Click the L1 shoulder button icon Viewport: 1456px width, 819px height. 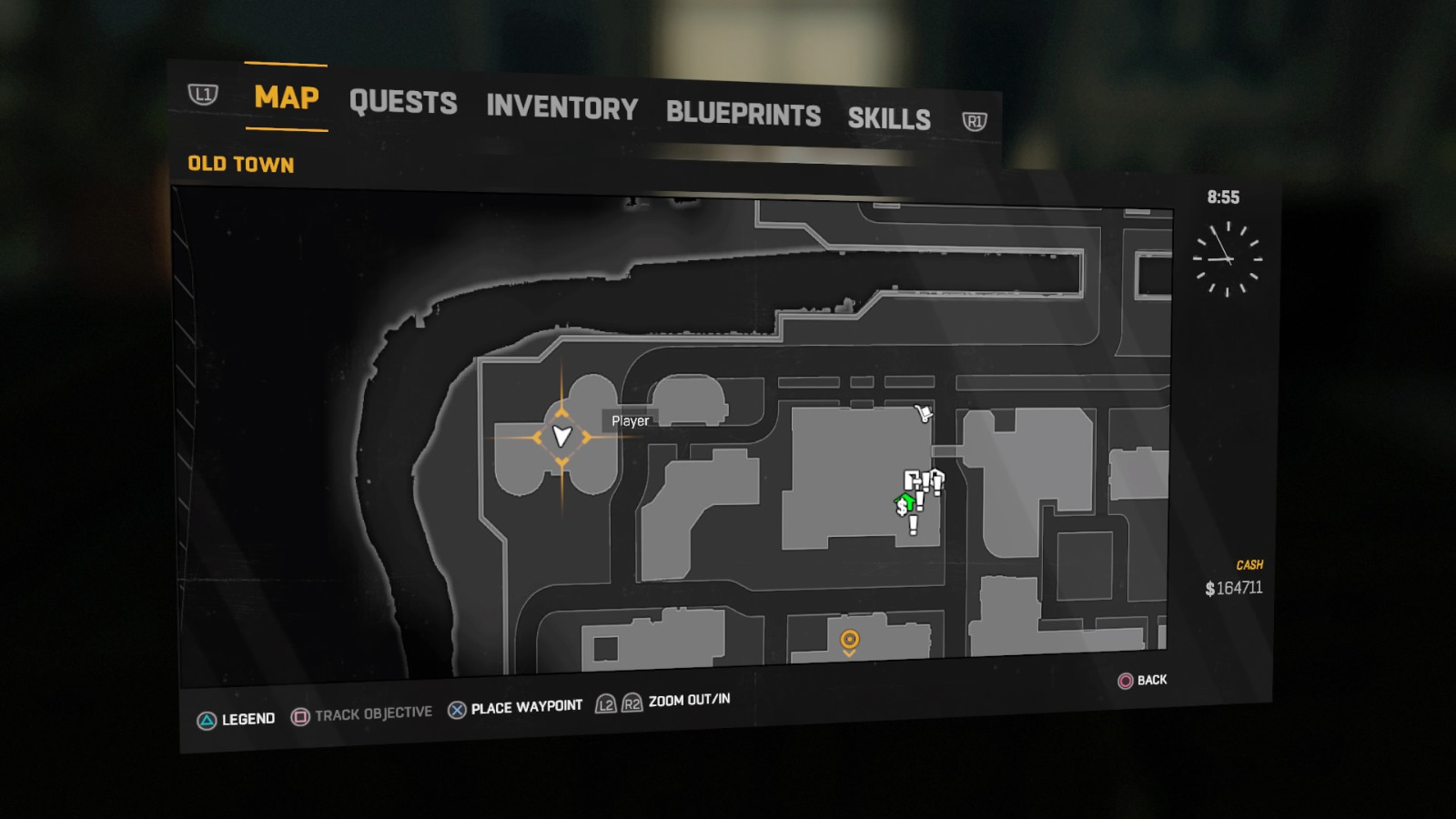click(x=202, y=94)
